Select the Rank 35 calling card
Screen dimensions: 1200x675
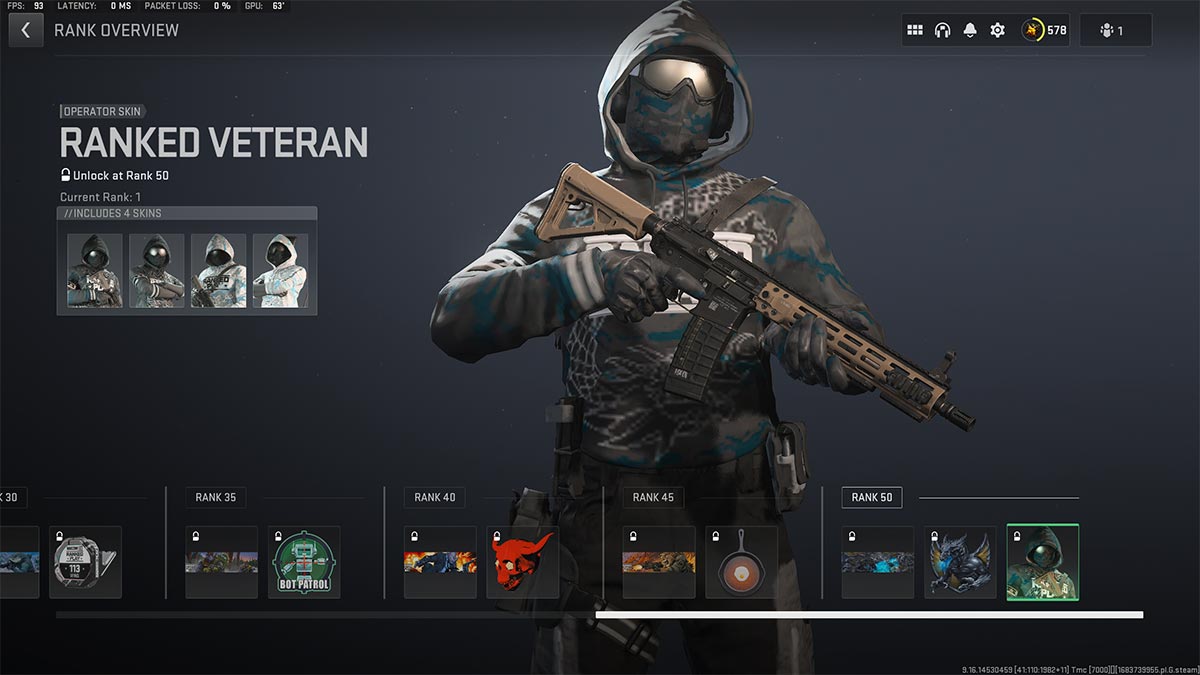pos(221,562)
